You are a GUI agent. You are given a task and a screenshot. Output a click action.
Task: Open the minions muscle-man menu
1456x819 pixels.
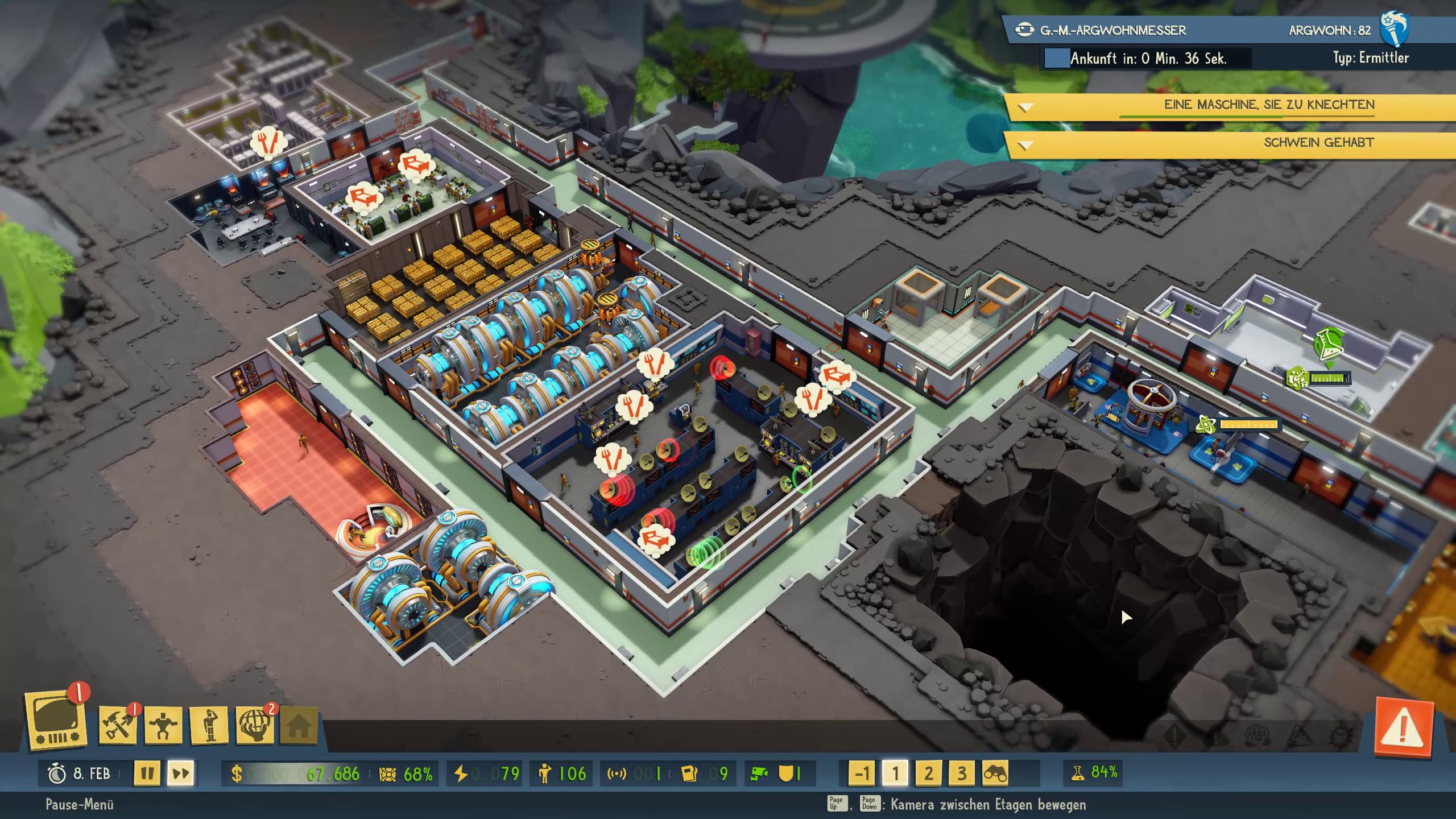click(x=163, y=725)
